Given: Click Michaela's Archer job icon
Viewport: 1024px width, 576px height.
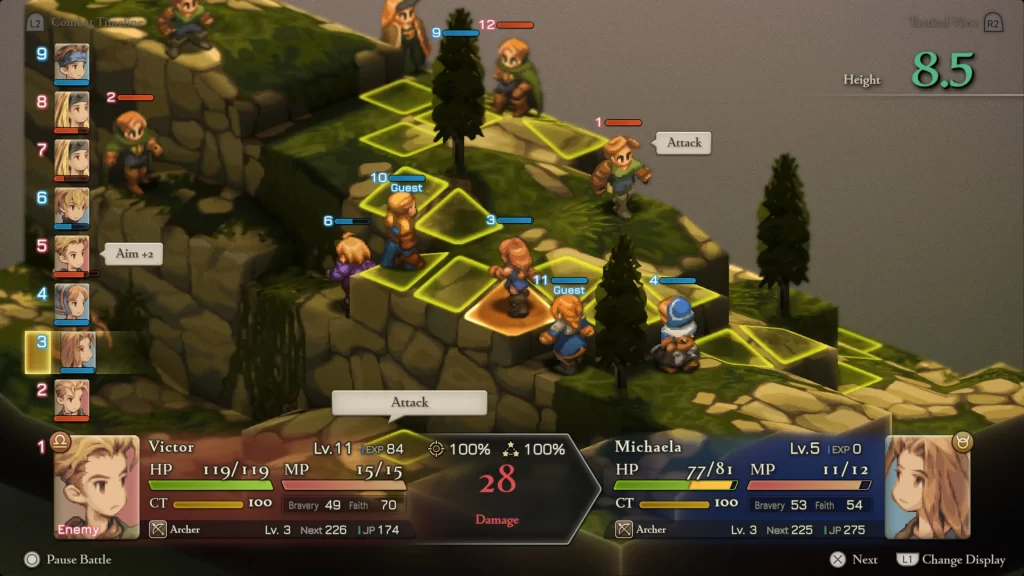Looking at the screenshot, I should (x=624, y=530).
